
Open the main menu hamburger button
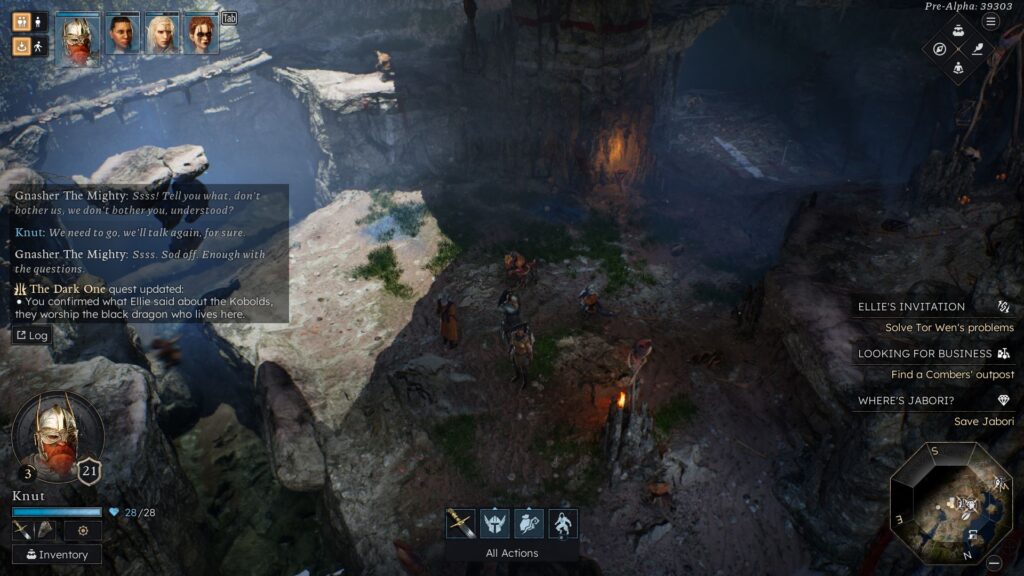[x=991, y=21]
